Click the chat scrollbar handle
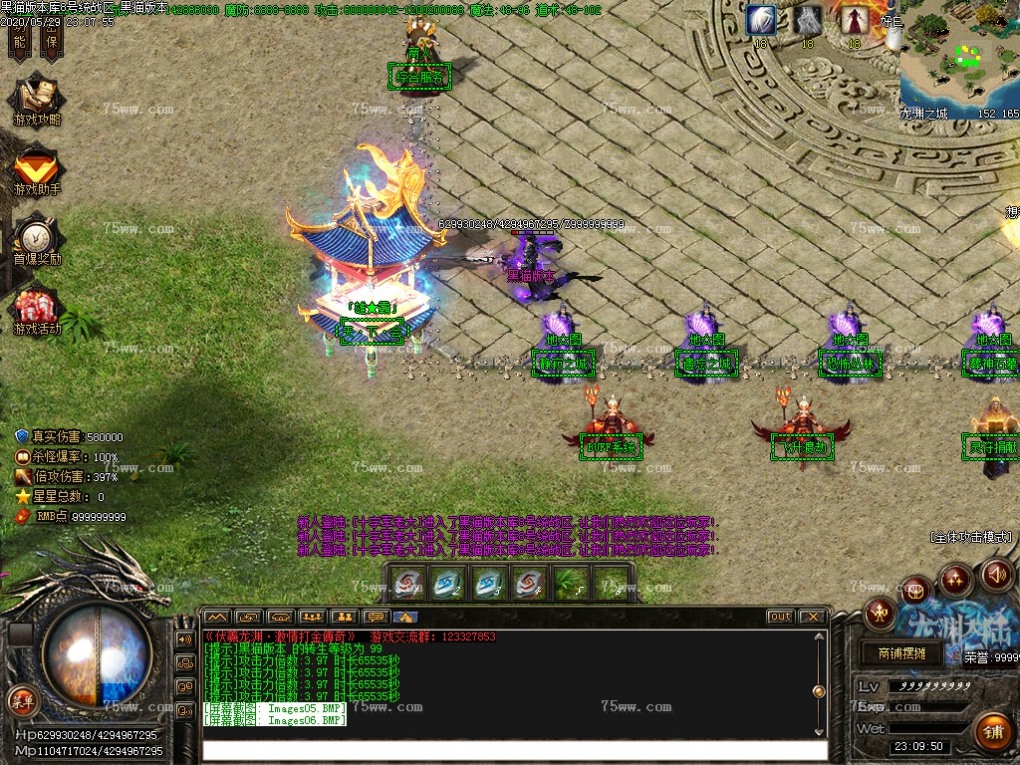 click(x=819, y=691)
